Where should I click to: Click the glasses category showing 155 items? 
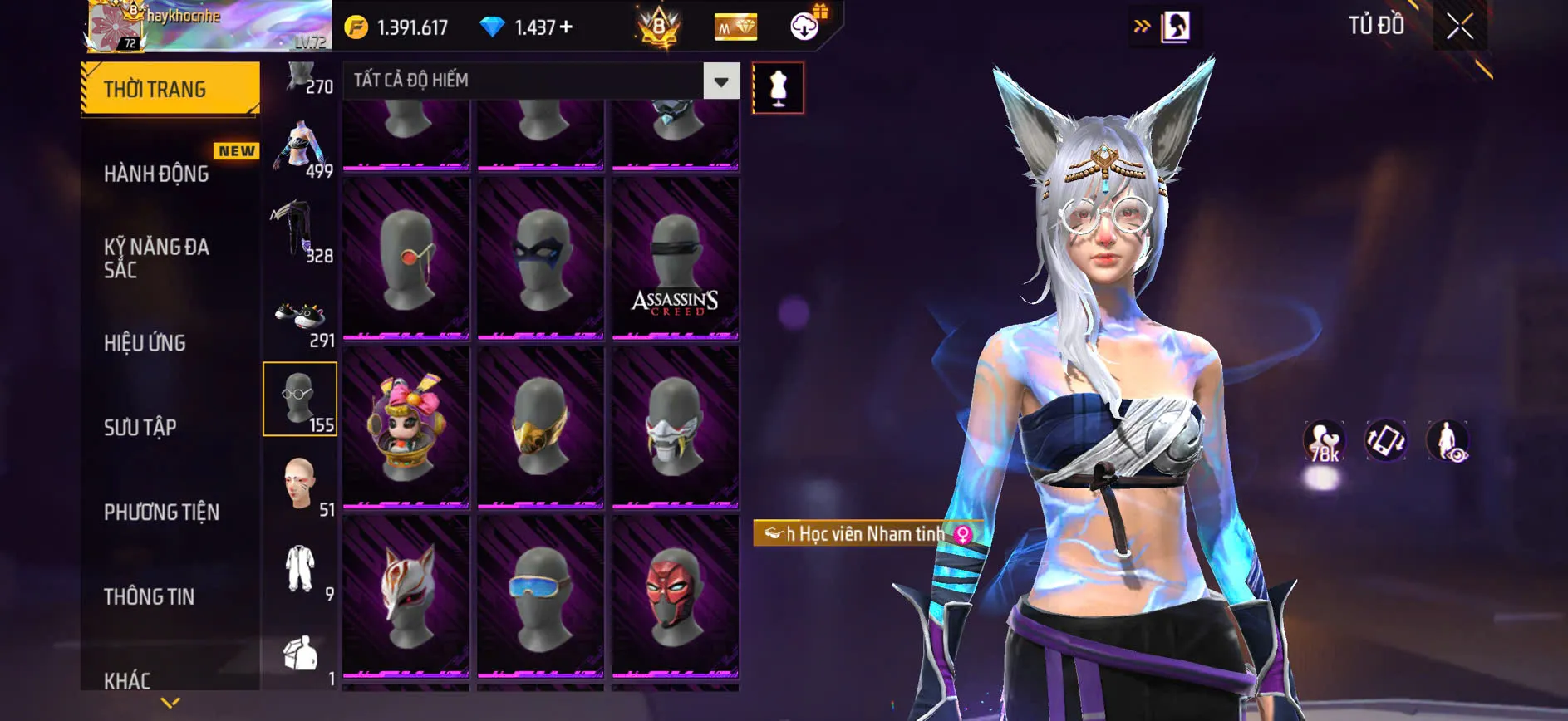[300, 400]
